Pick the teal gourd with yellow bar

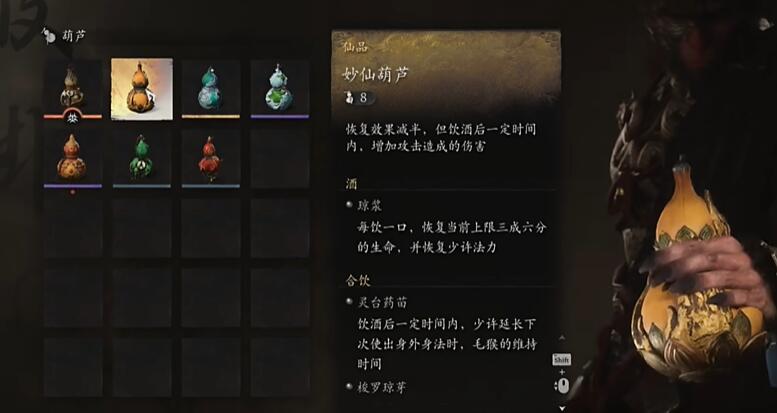click(210, 88)
